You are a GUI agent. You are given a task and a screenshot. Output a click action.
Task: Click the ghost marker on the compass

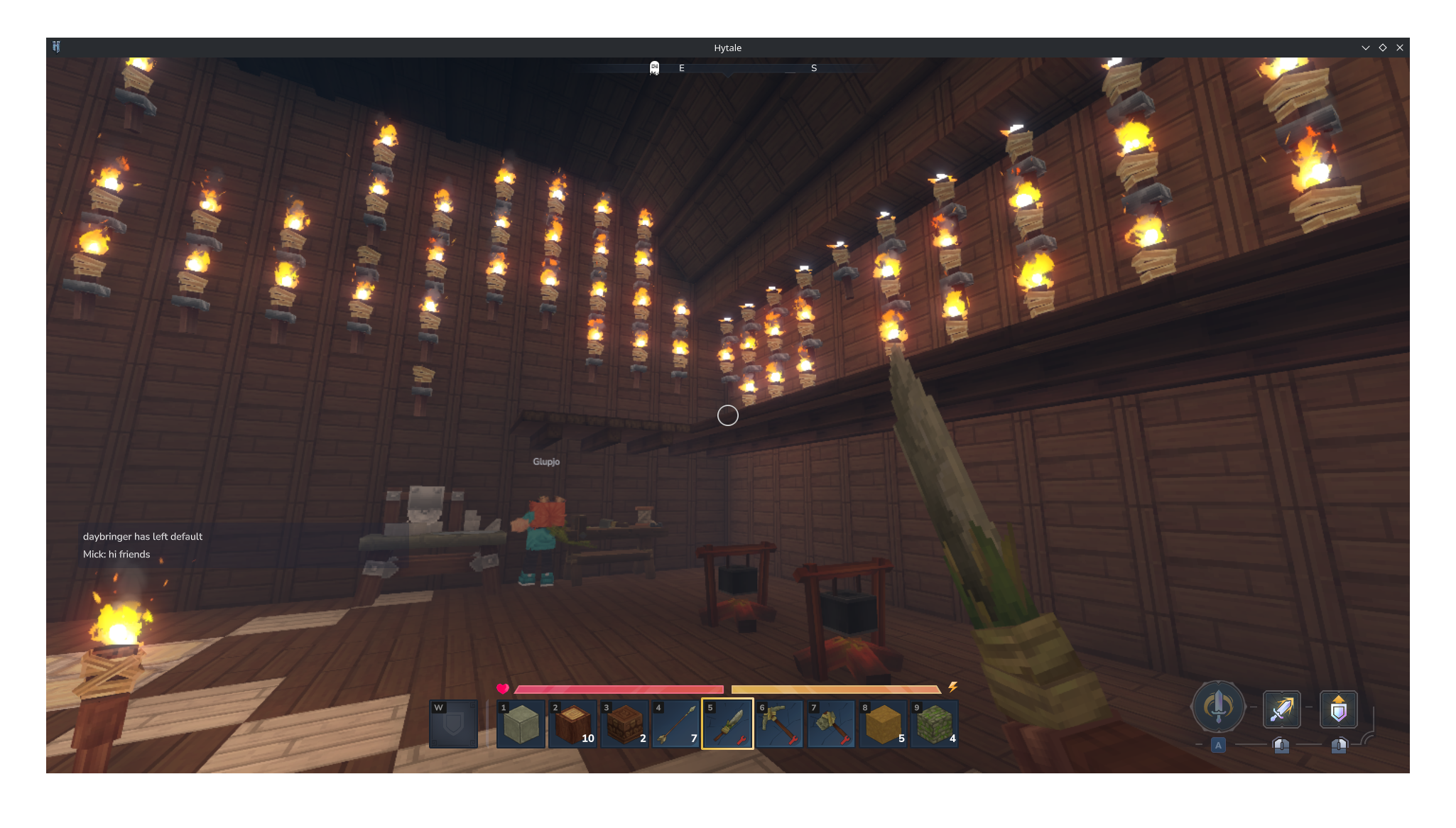click(x=653, y=68)
